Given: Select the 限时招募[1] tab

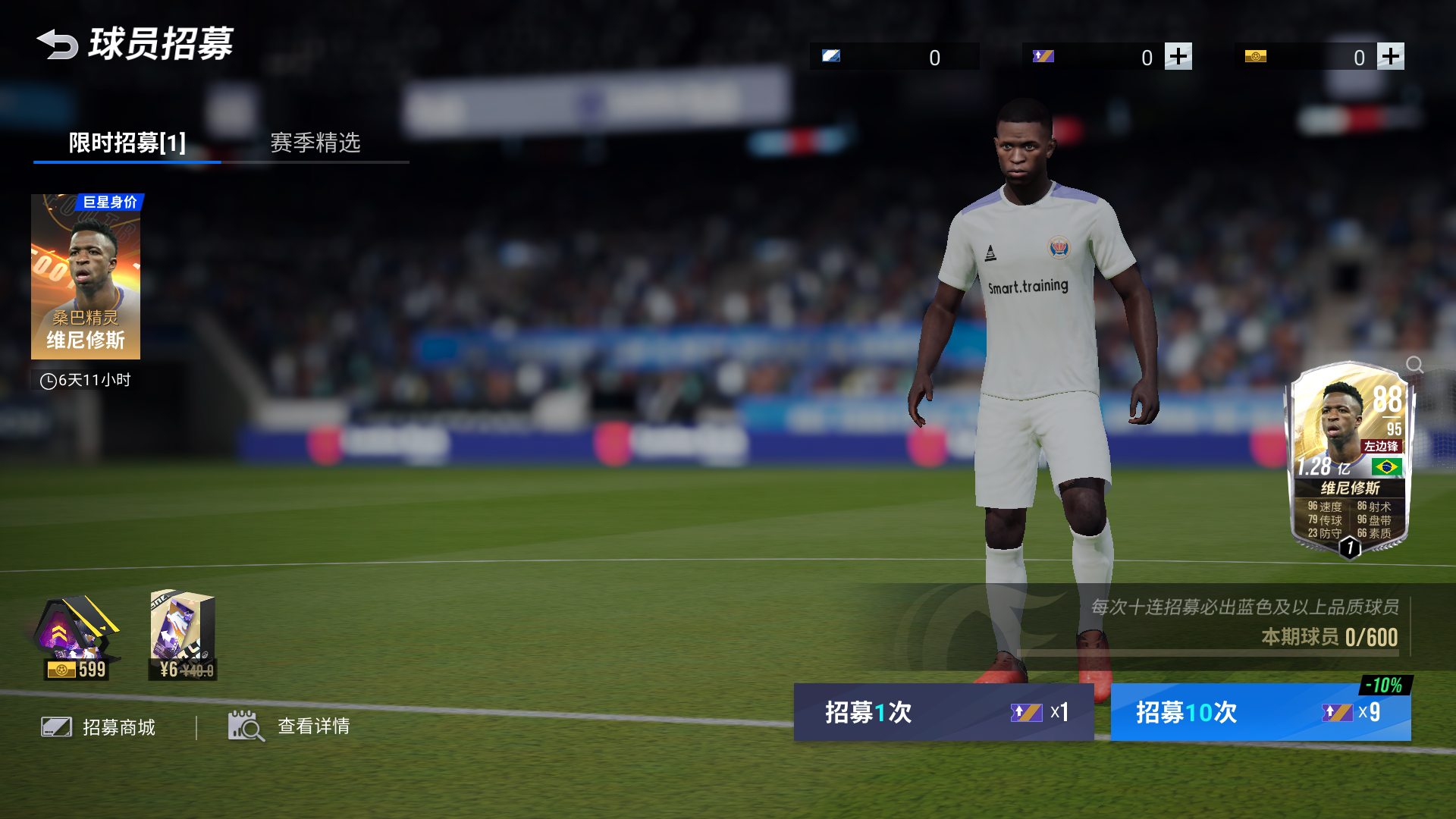Looking at the screenshot, I should (127, 143).
